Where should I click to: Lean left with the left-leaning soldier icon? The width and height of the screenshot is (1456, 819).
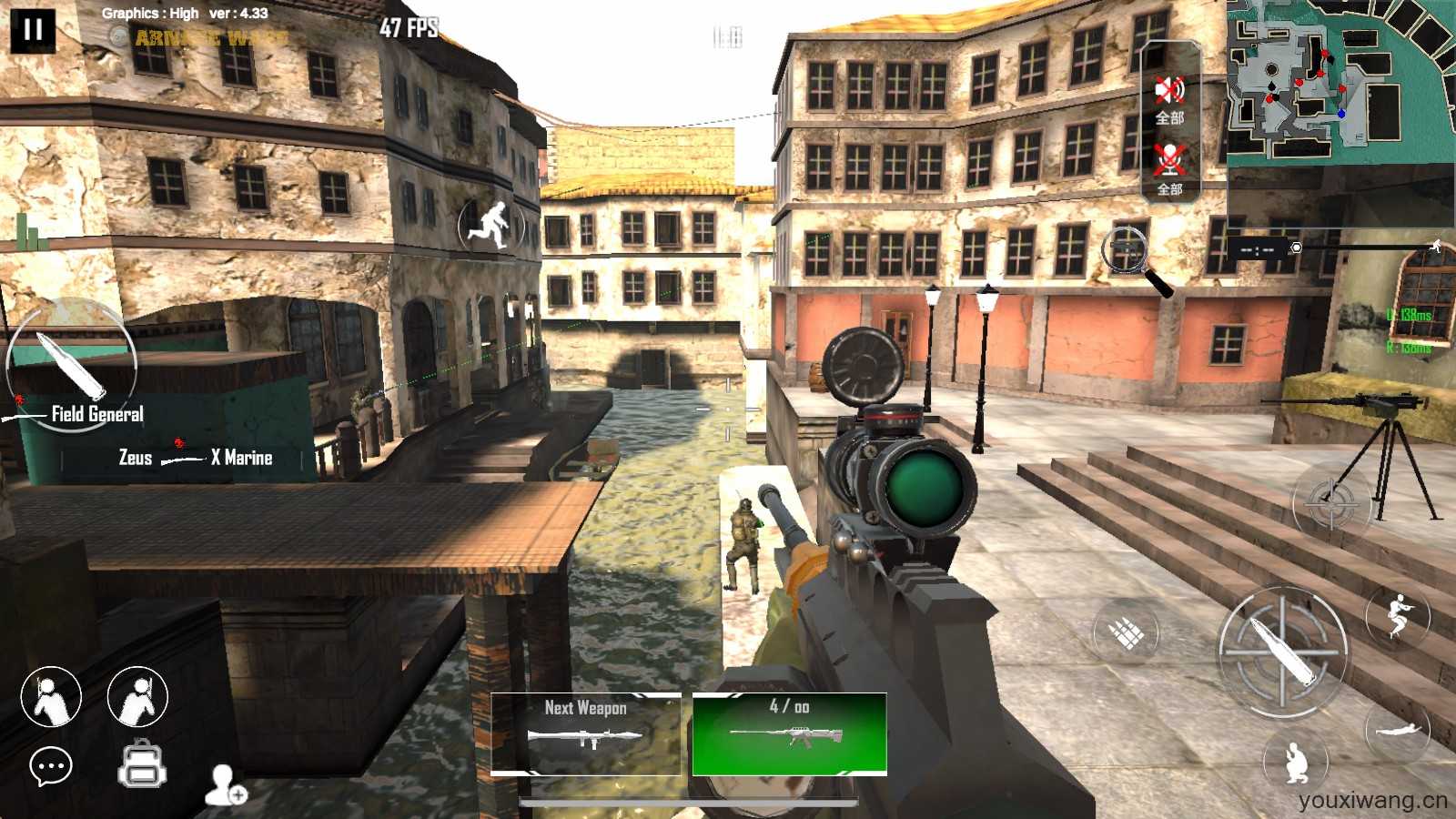(x=51, y=697)
